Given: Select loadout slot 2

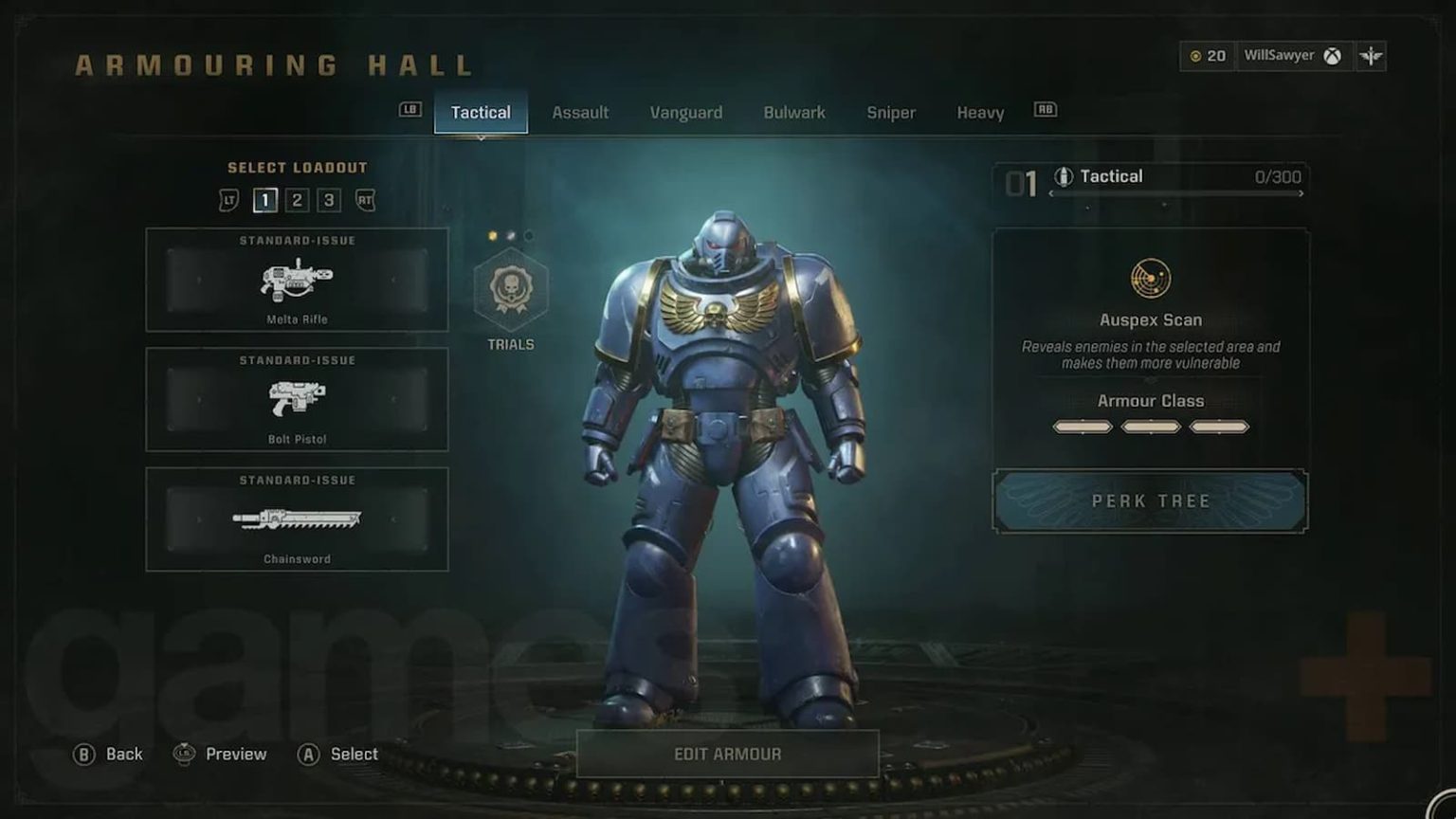Looking at the screenshot, I should [299, 200].
